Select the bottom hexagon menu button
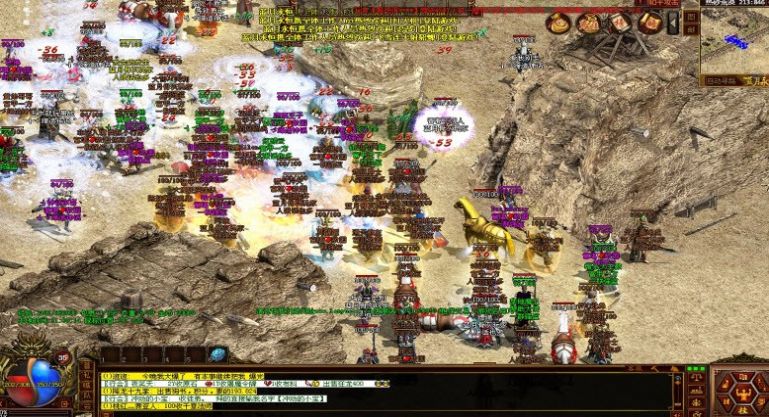 [741, 411]
